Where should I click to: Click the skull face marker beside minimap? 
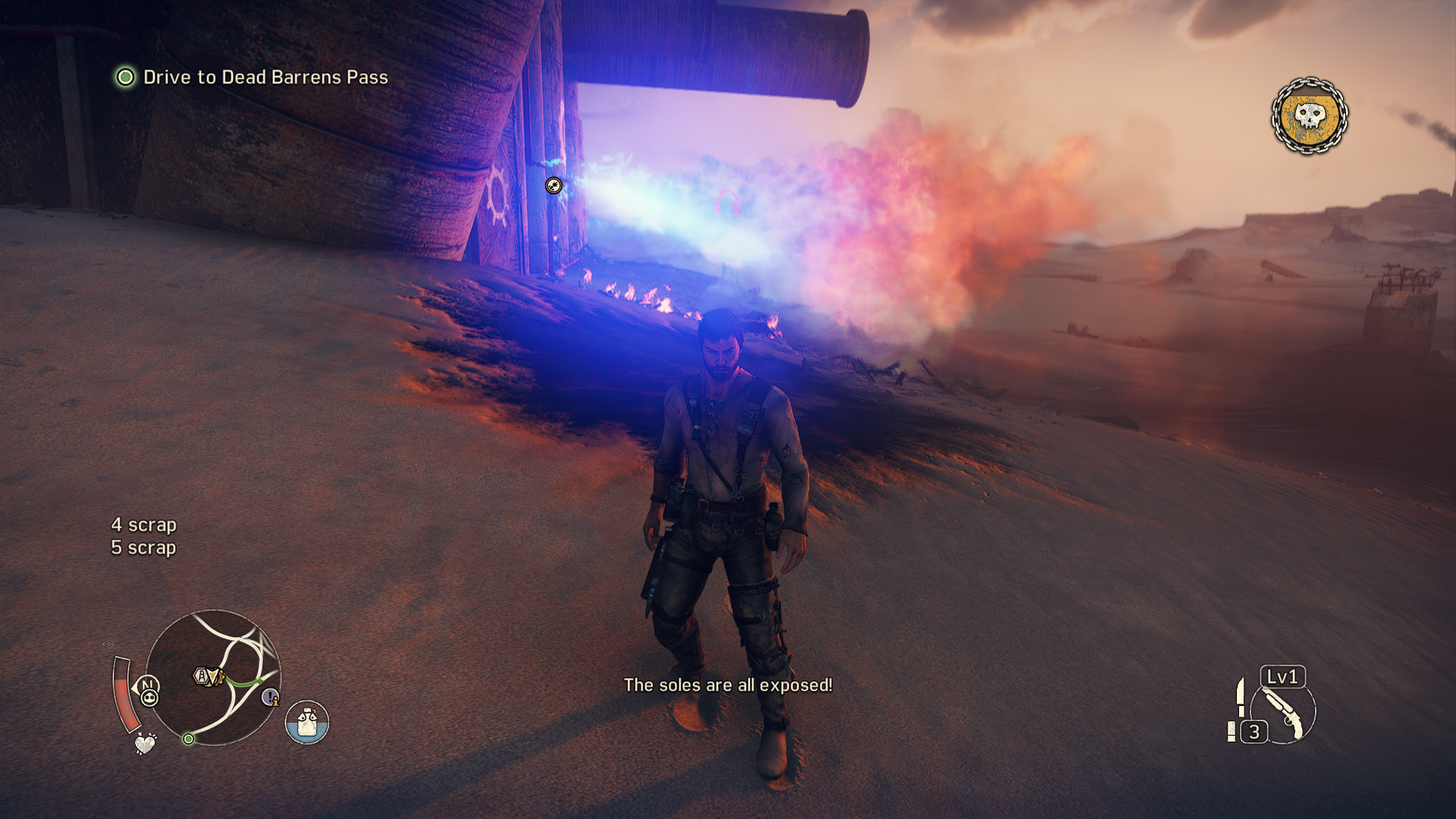(x=149, y=698)
